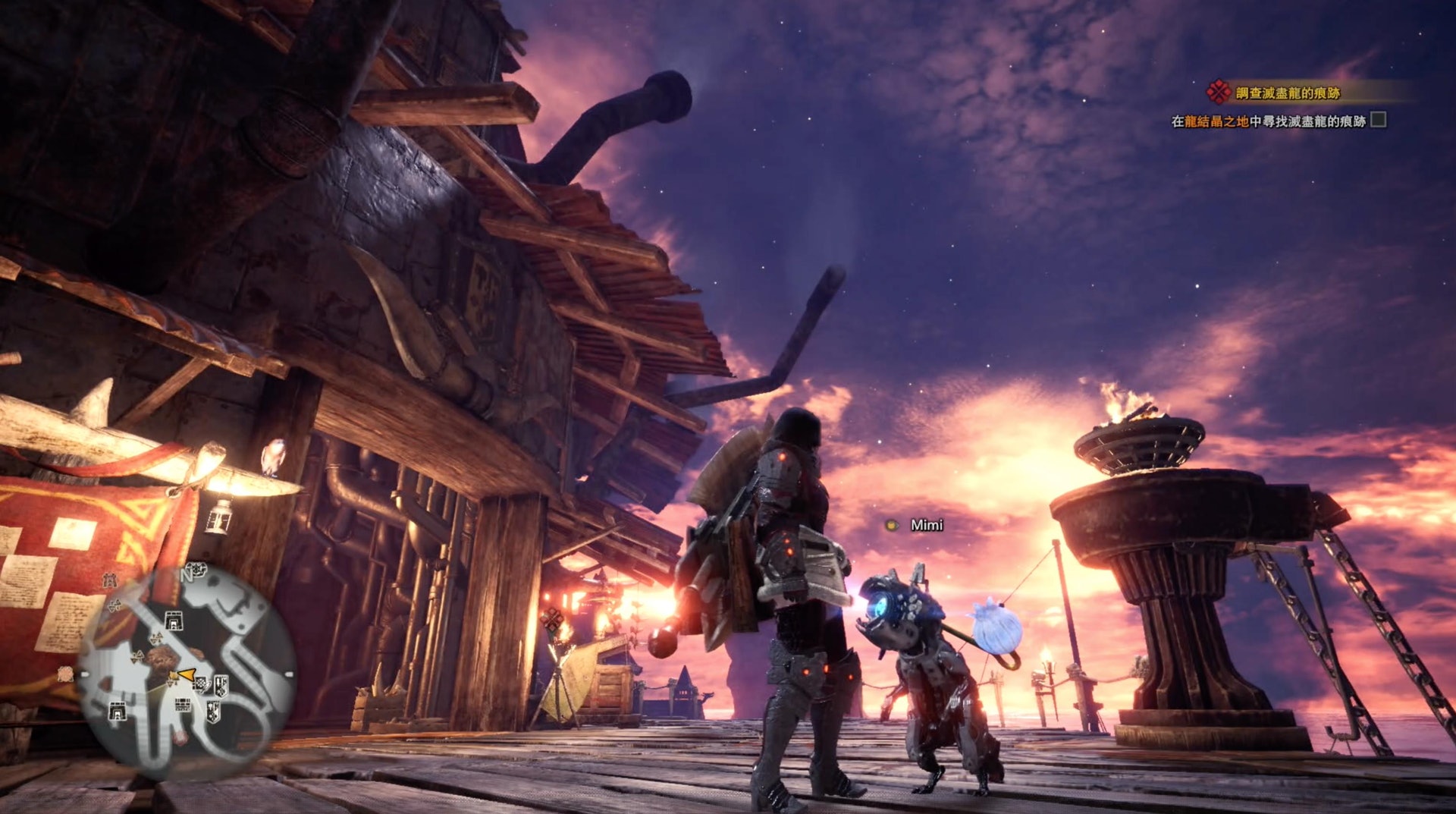Select the Mimi palico name tag

[x=926, y=525]
